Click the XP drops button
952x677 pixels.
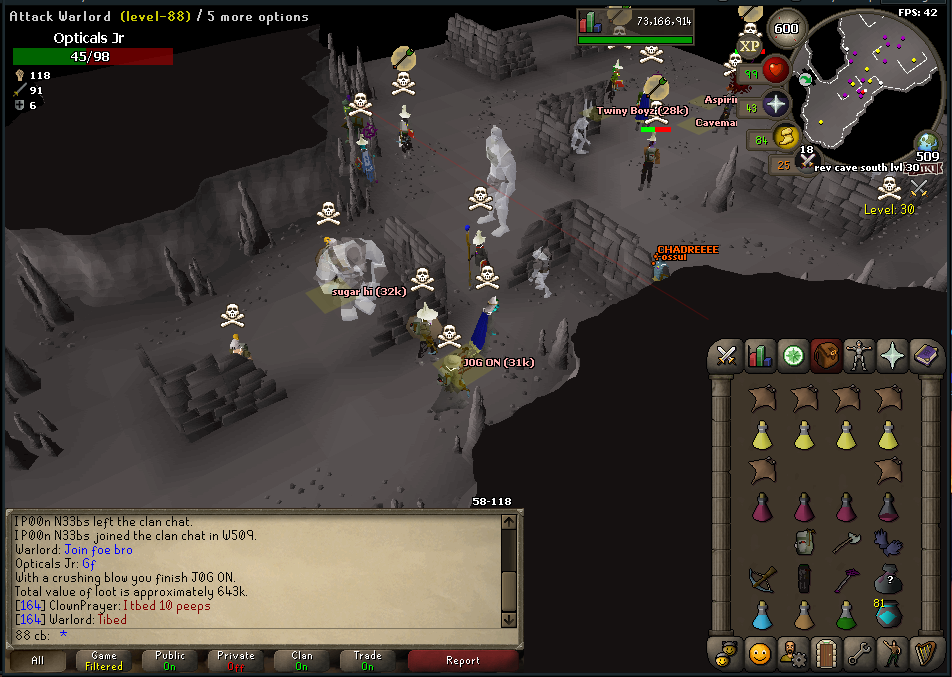(x=750, y=45)
